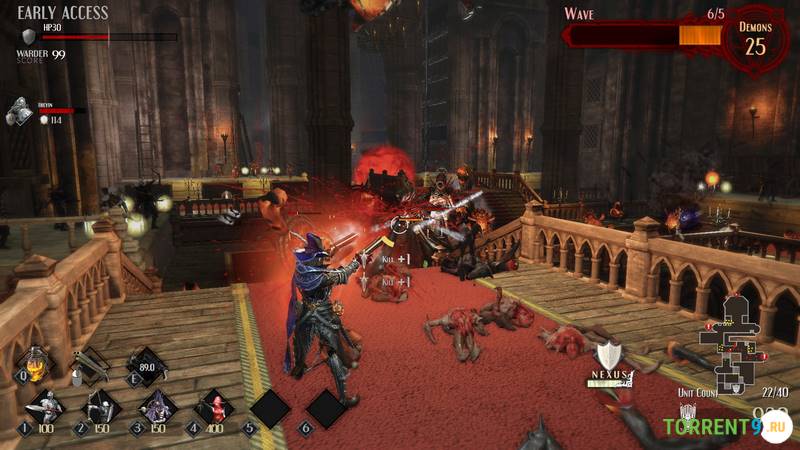Viewport: 800px width, 450px height.
Task: Select the crossbow weapon icon
Action: point(91,365)
